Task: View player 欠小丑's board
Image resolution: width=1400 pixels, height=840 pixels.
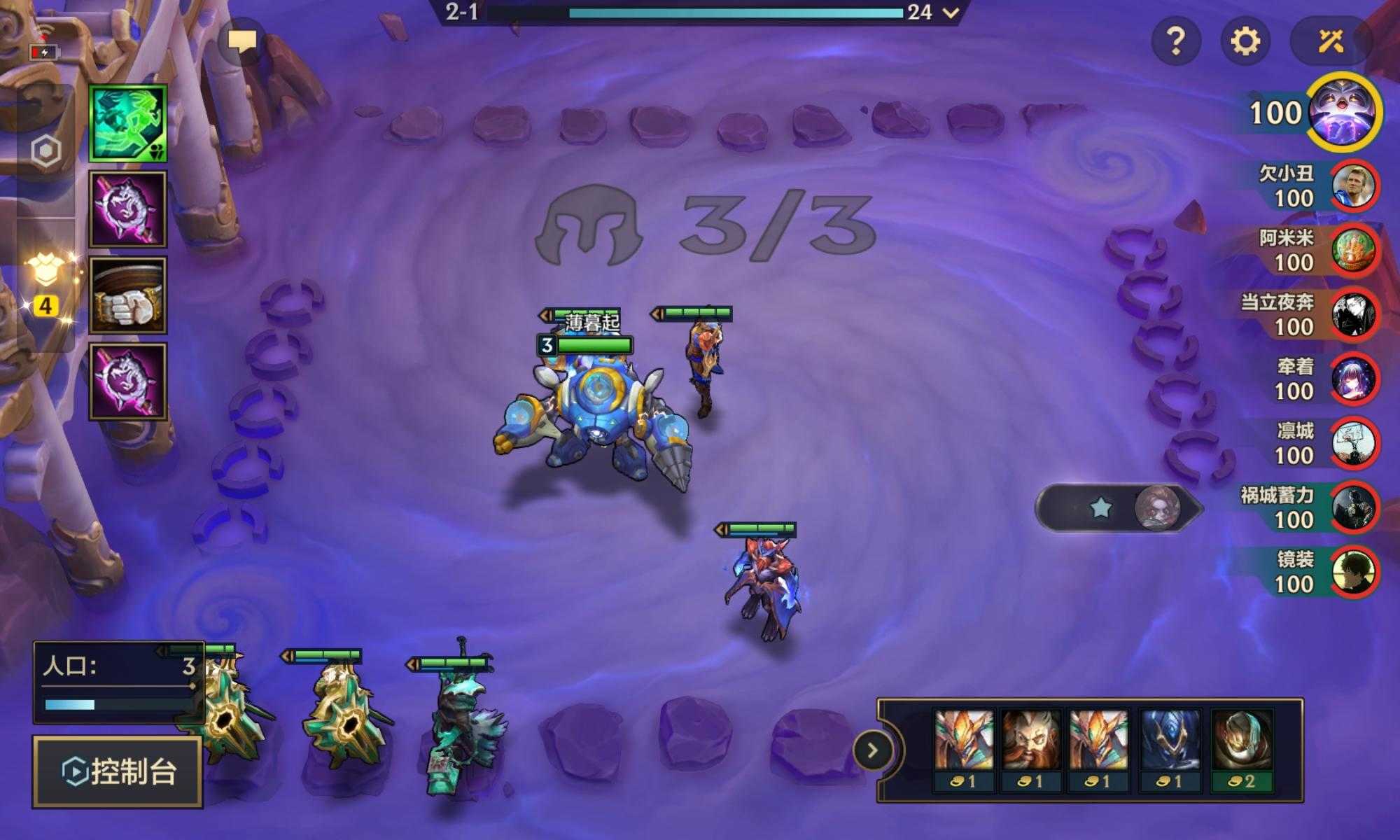Action: tap(1354, 186)
